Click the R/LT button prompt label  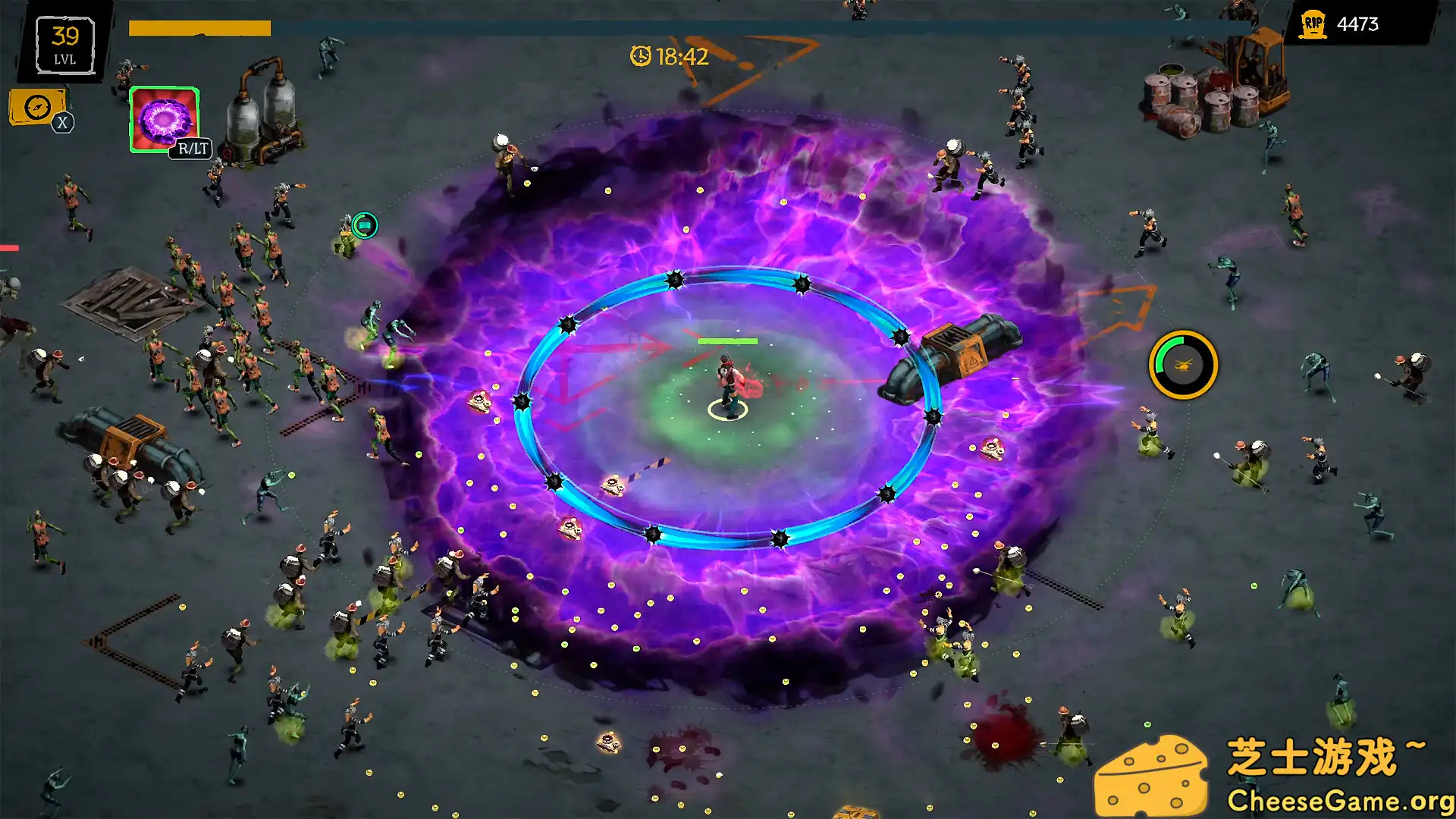pos(190,149)
